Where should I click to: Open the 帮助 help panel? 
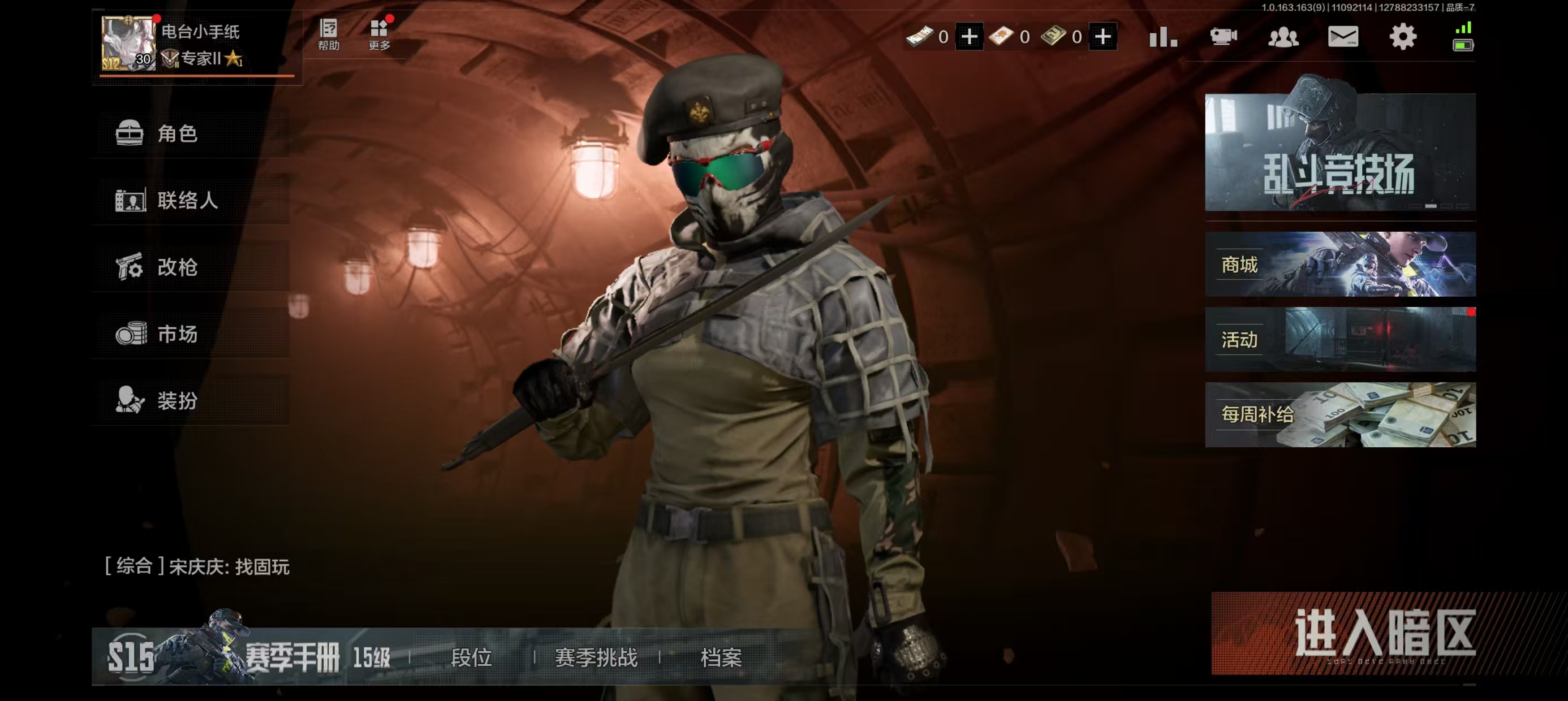tap(328, 33)
